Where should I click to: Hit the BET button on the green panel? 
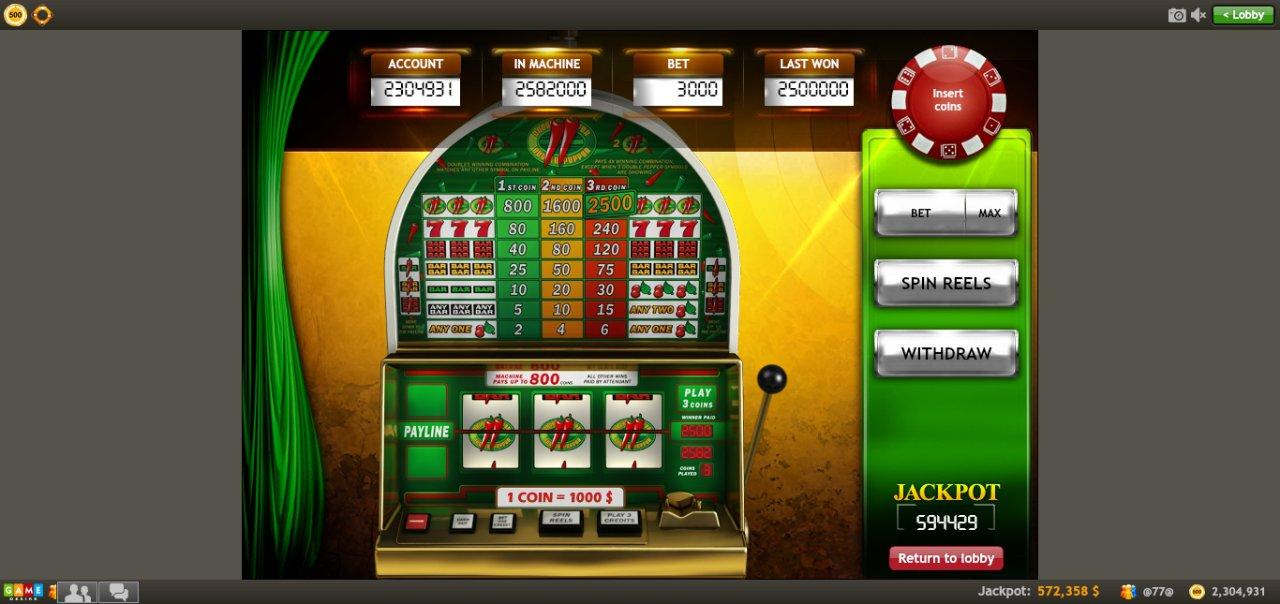(x=920, y=213)
